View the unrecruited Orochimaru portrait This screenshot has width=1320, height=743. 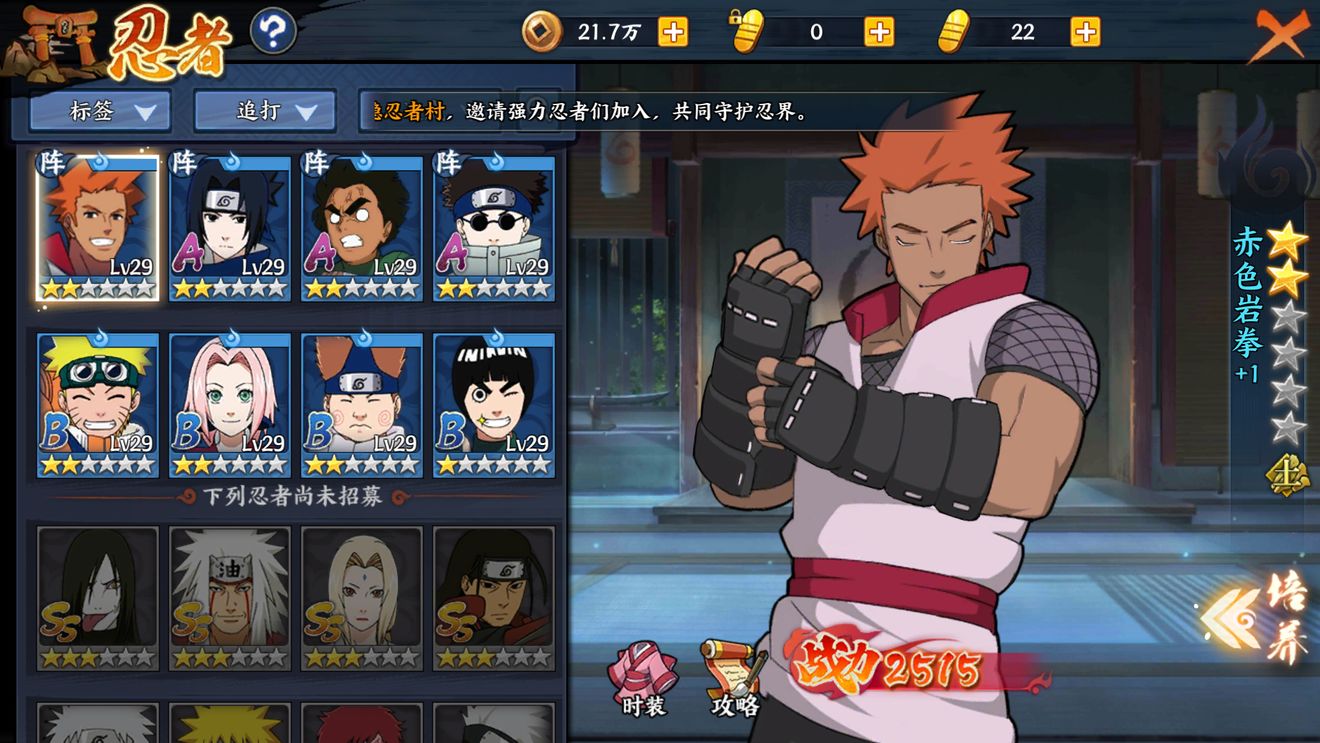[x=98, y=597]
